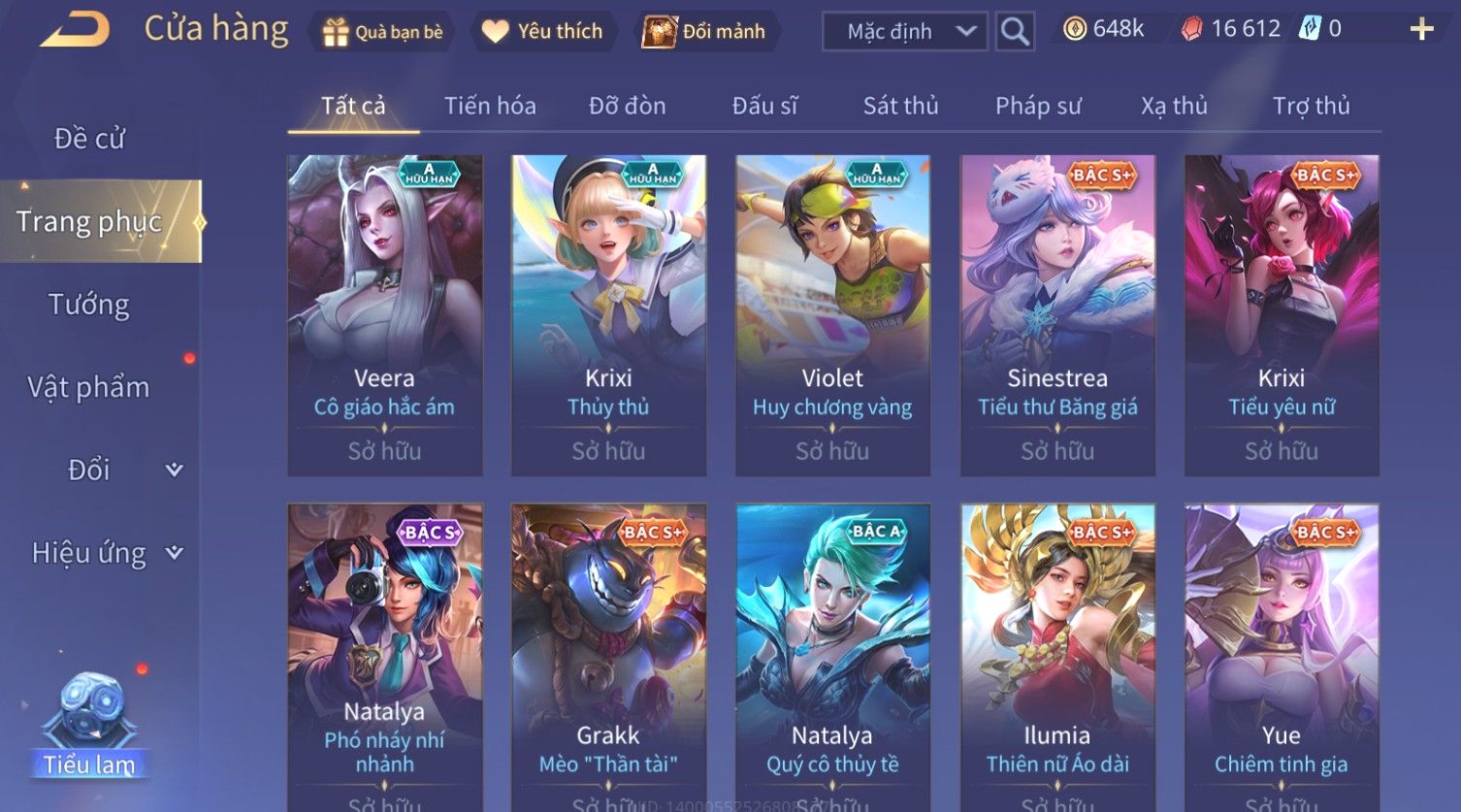Select the Đỡ đòn role tab
This screenshot has width=1461, height=812.
click(x=627, y=106)
